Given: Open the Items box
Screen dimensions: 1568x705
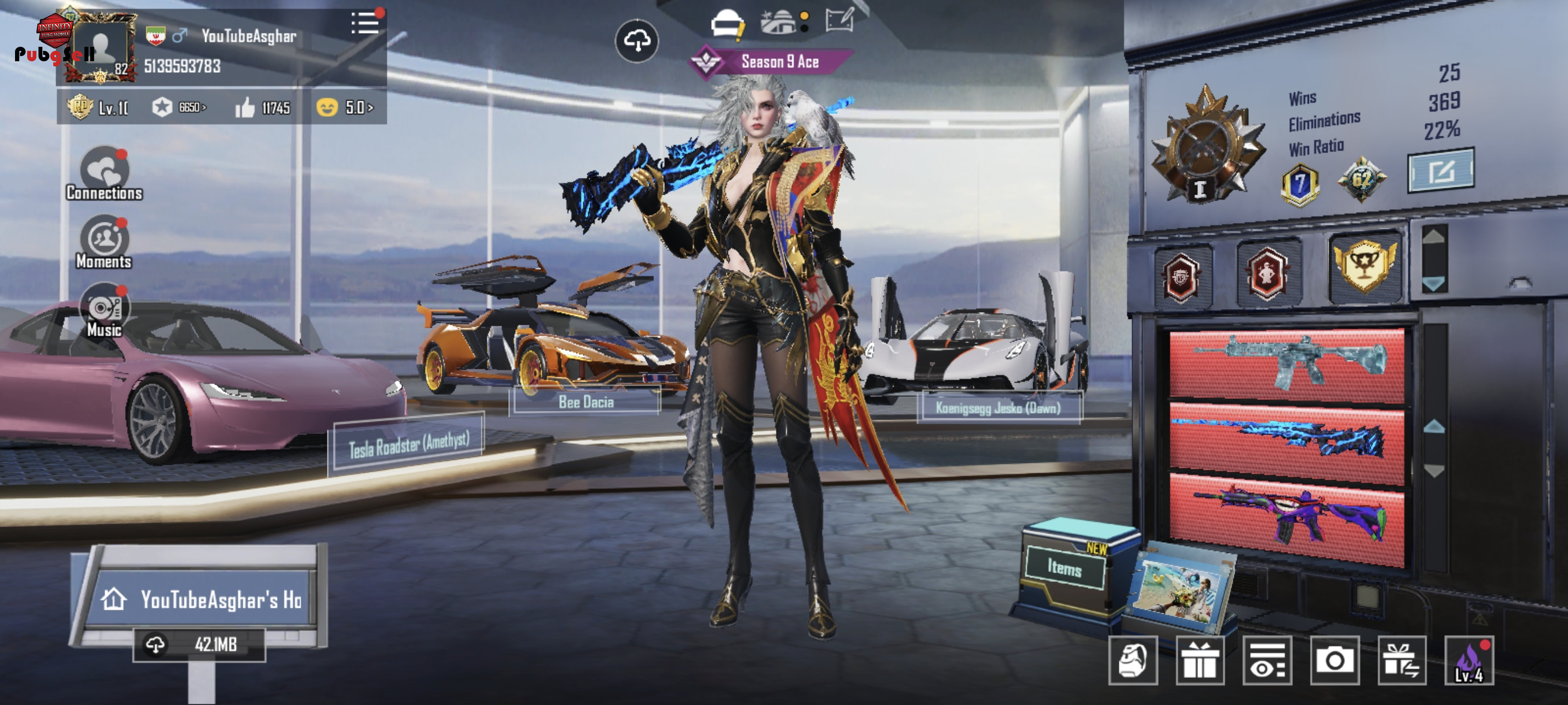Looking at the screenshot, I should [x=1064, y=568].
